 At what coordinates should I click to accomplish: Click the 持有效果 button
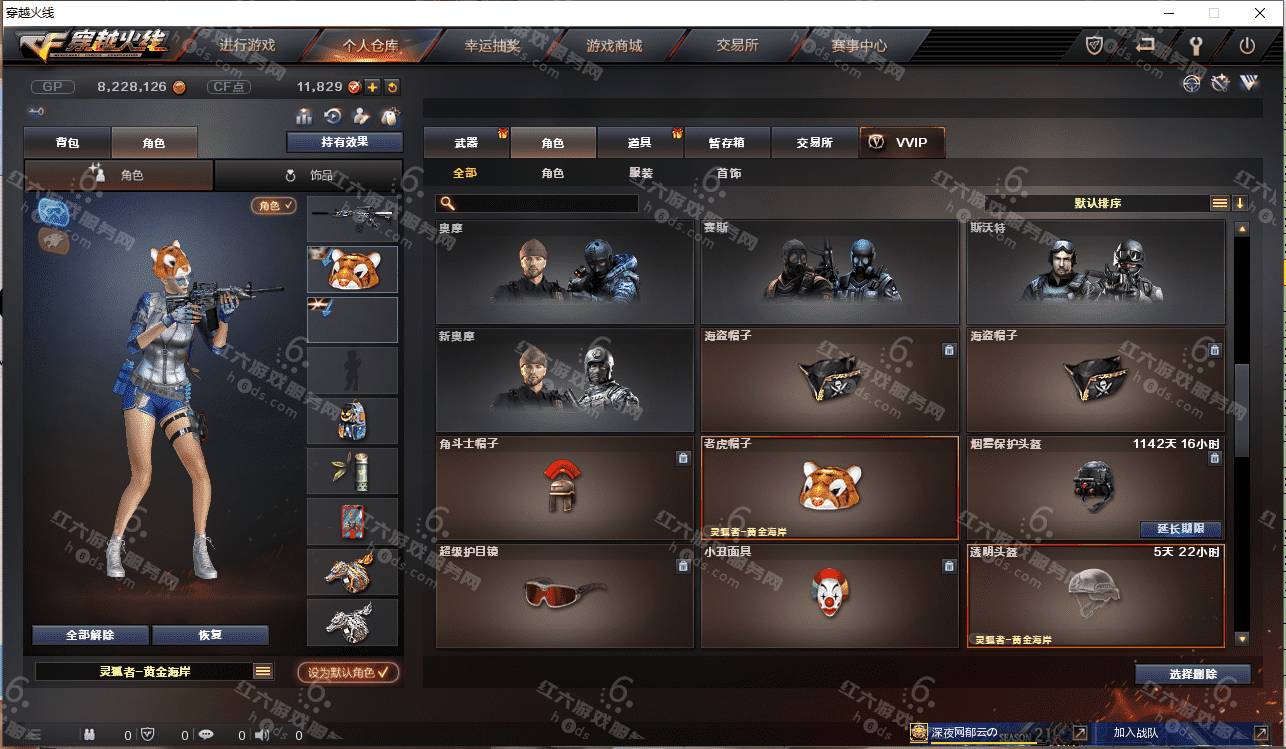tap(345, 142)
